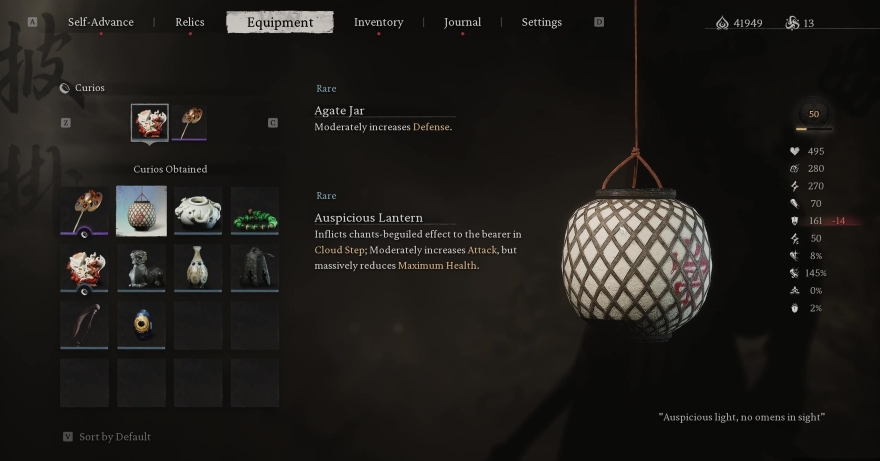Select the equipped fan curio slot

[x=189, y=123]
